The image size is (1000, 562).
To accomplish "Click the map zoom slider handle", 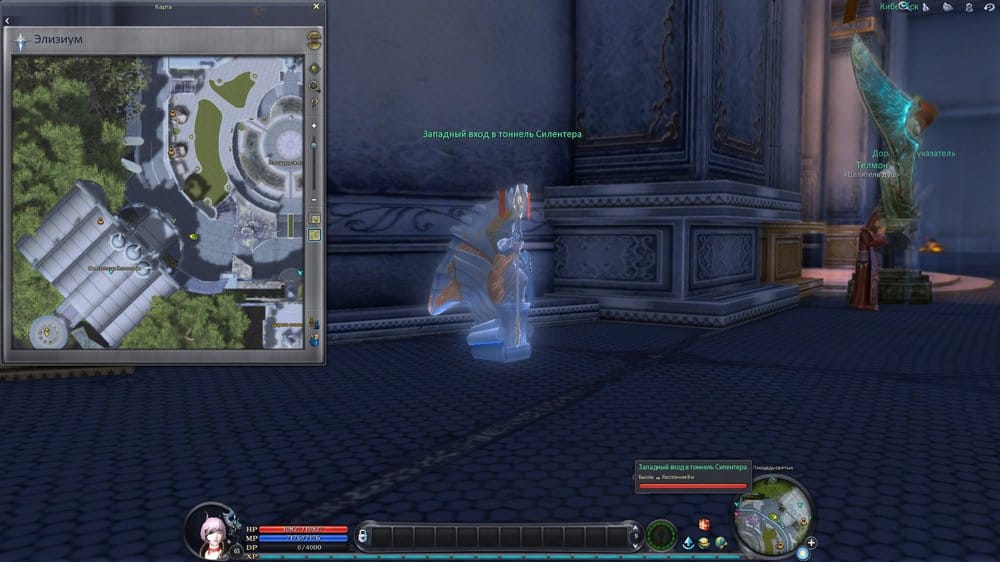I will pos(314,147).
